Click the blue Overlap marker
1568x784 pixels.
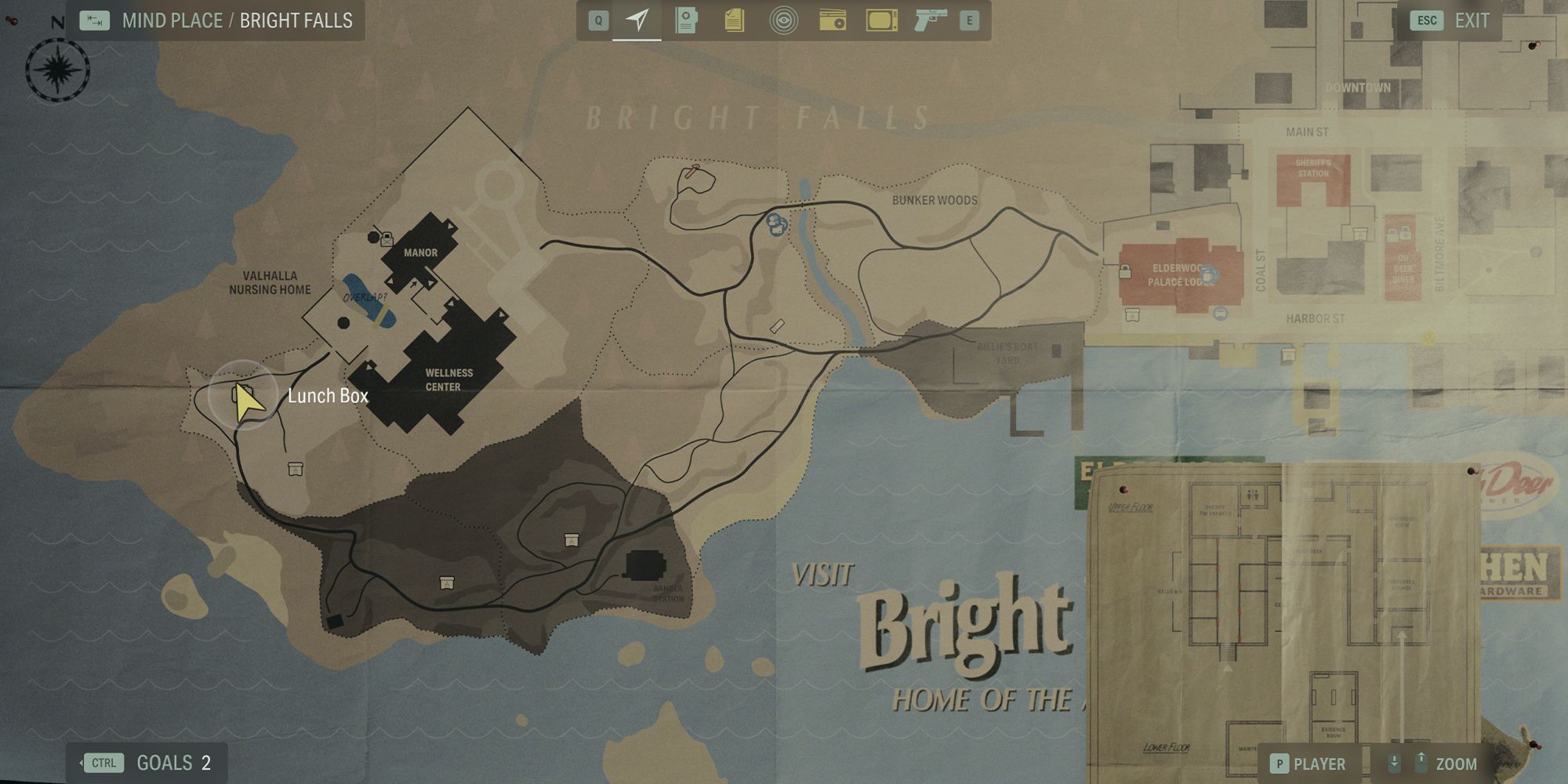[368, 299]
